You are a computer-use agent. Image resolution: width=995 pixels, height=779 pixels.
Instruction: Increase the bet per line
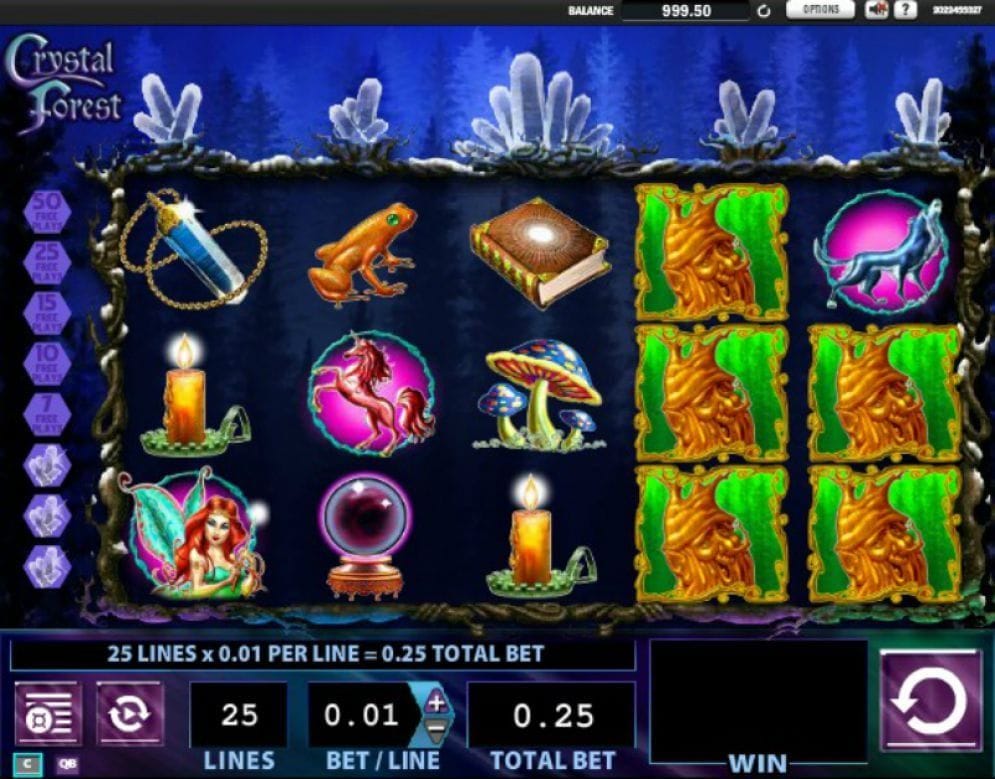436,701
